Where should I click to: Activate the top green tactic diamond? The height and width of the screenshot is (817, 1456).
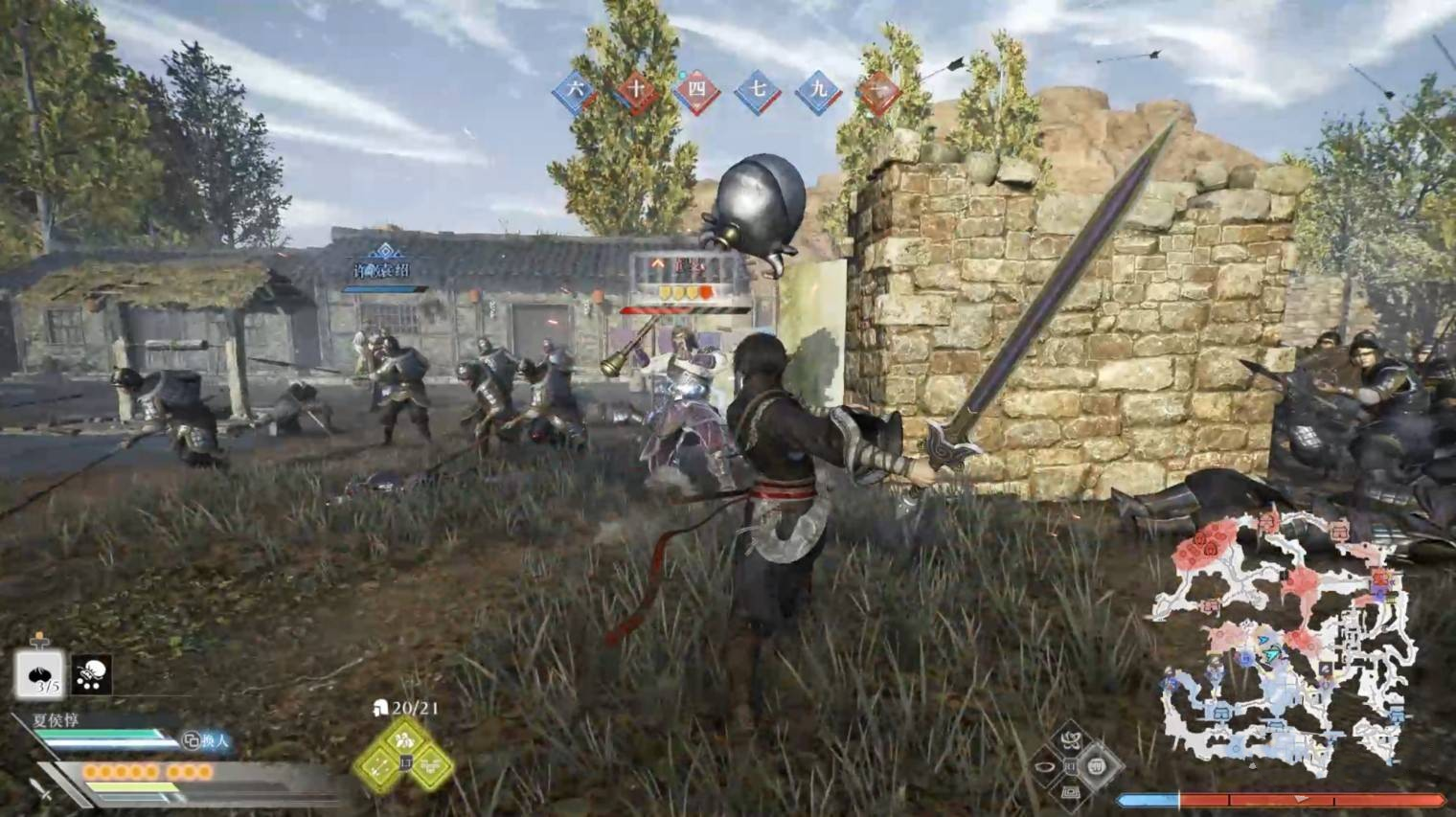pyautogui.click(x=404, y=739)
